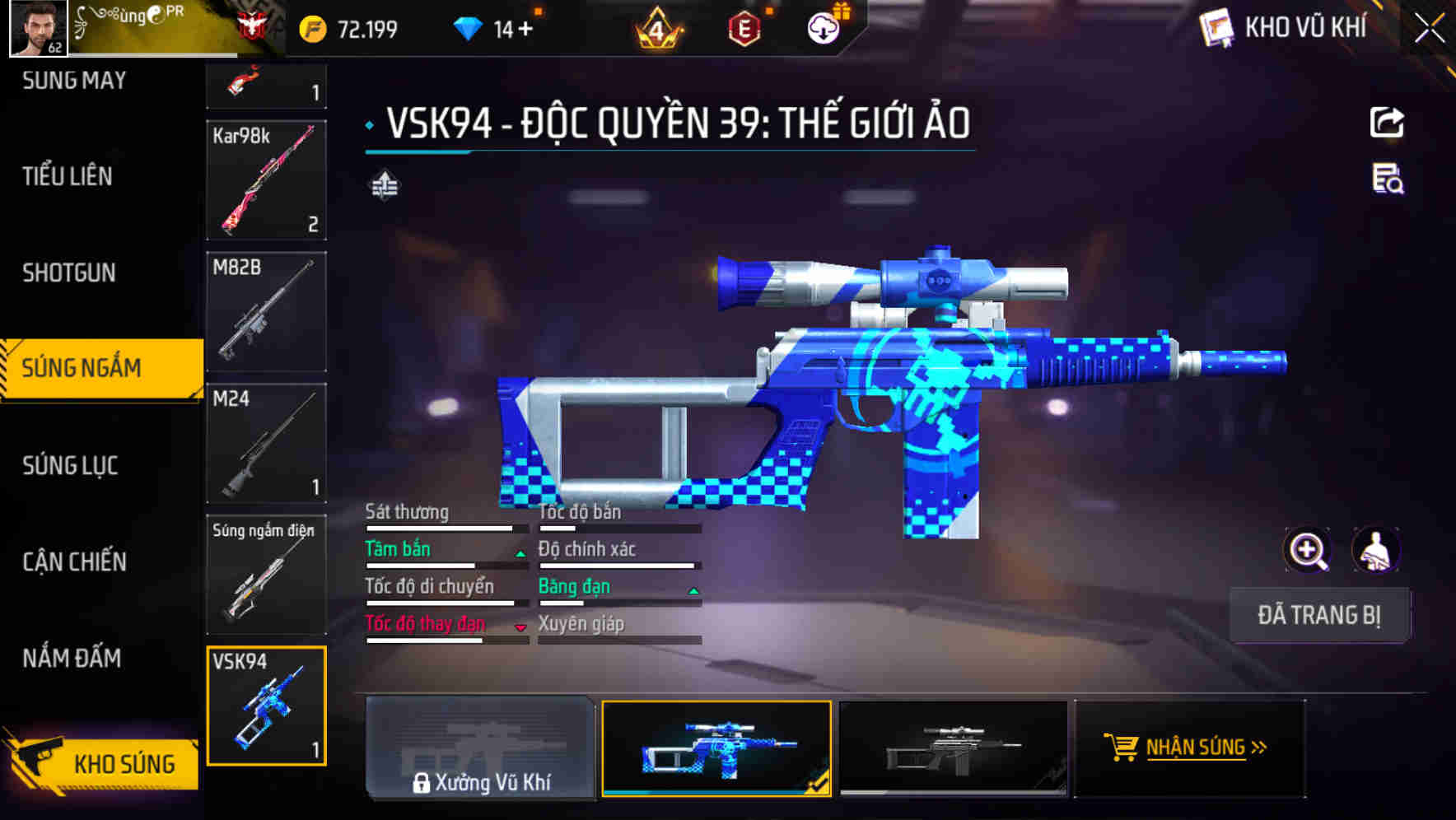The image size is (1456, 820).
Task: Open the magnifier zoom icon near ĐÃ TRANG BỊ
Action: 1306,550
